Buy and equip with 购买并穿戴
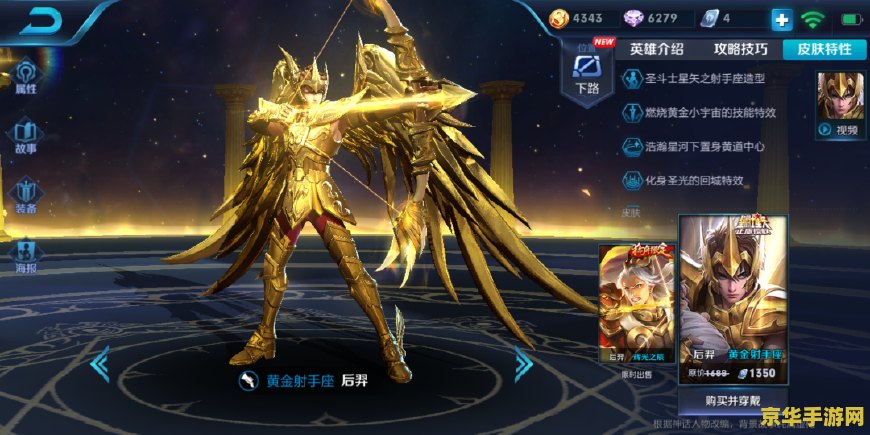This screenshot has width=870, height=435. pyautogui.click(x=732, y=400)
